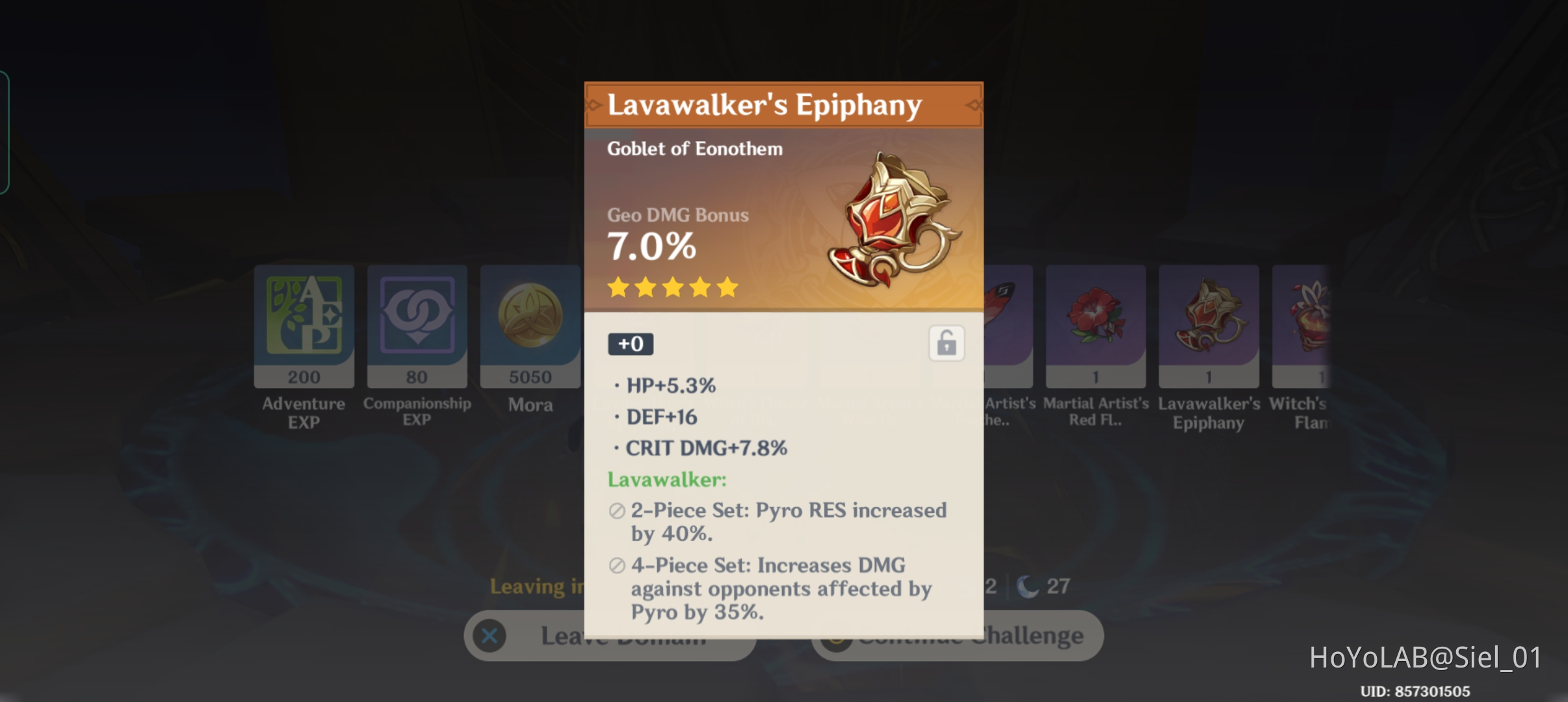This screenshot has width=1568, height=702.
Task: Click the Goblet of Eonothem slot label
Action: coord(696,148)
